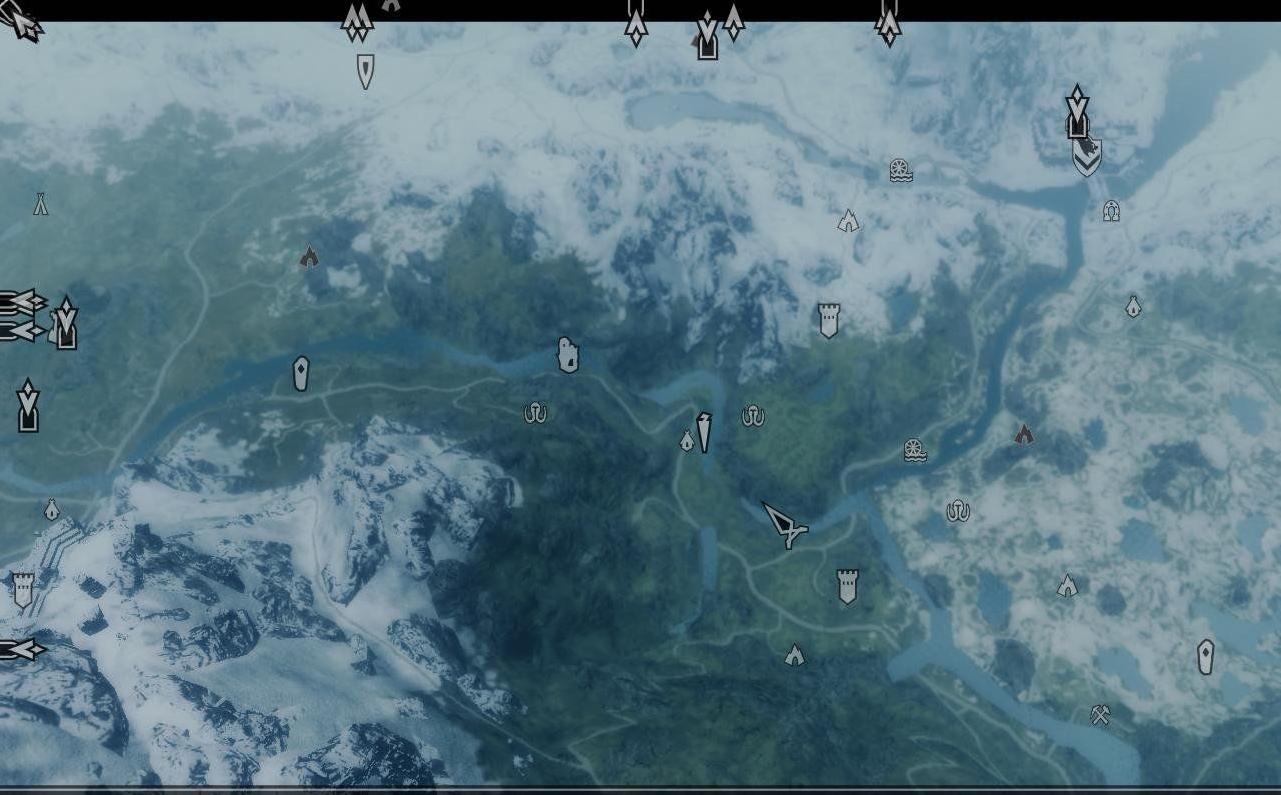Choose the horseshoe stables marker by Windhelm
Image resolution: width=1281 pixels, height=795 pixels.
pyautogui.click(x=1111, y=211)
